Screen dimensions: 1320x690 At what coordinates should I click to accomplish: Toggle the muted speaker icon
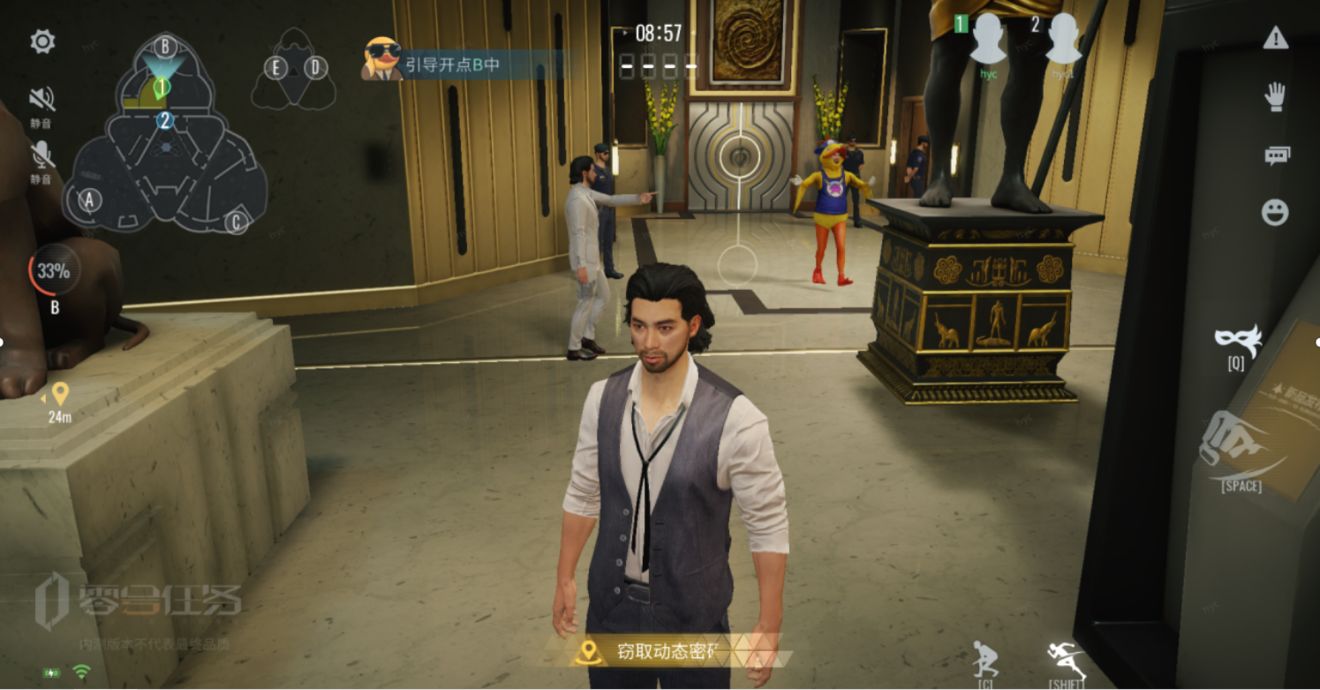coord(42,99)
